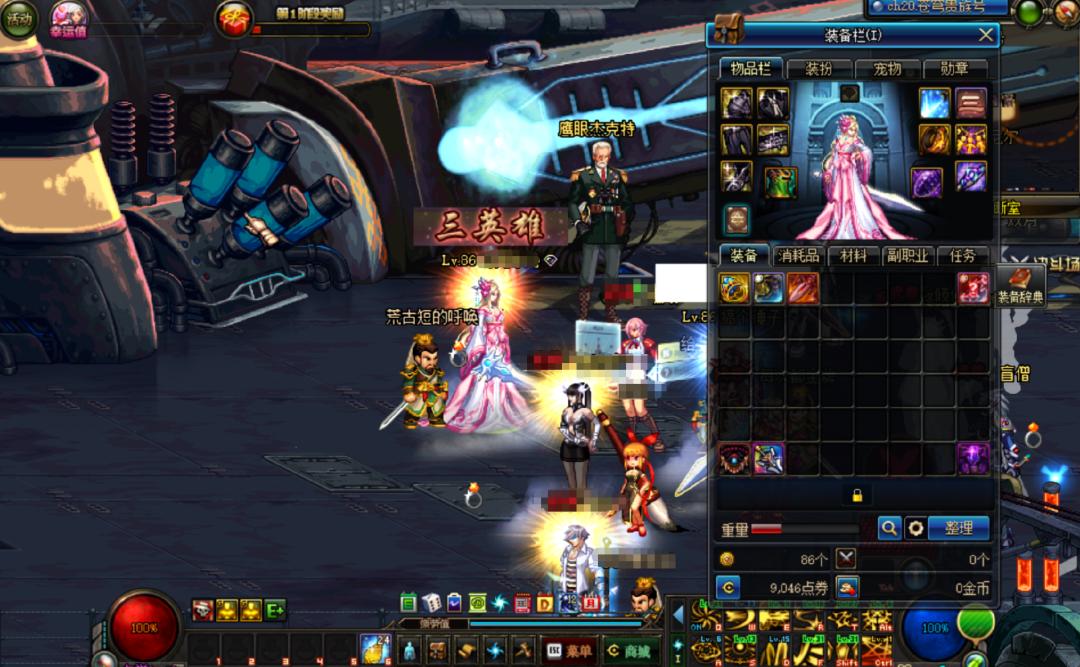Close the 装备栏 inventory window
The image size is (1080, 667).
[x=986, y=36]
